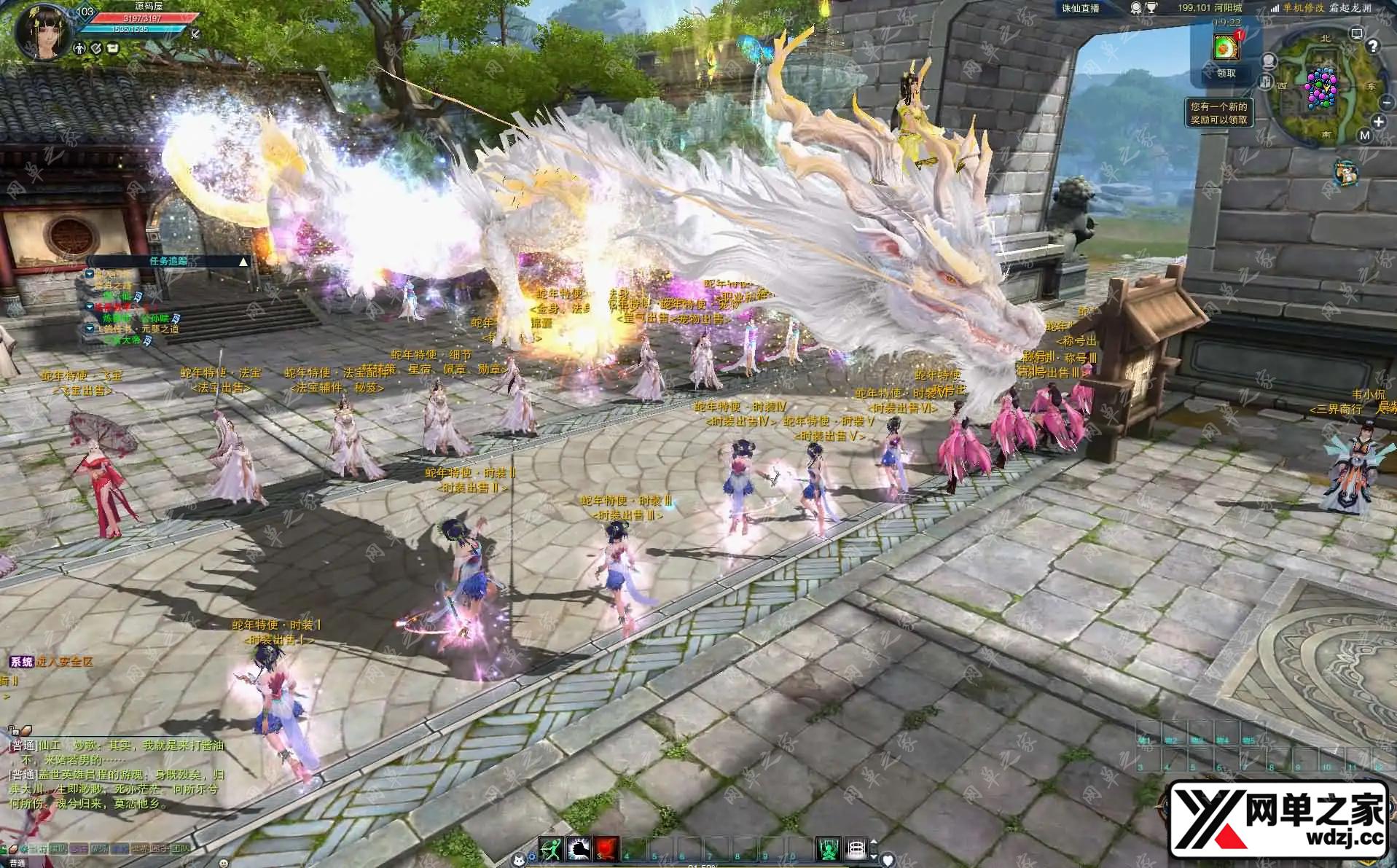The image size is (1397, 868).
Task: Click the trophy icon in the top bar
Action: 1150,9
